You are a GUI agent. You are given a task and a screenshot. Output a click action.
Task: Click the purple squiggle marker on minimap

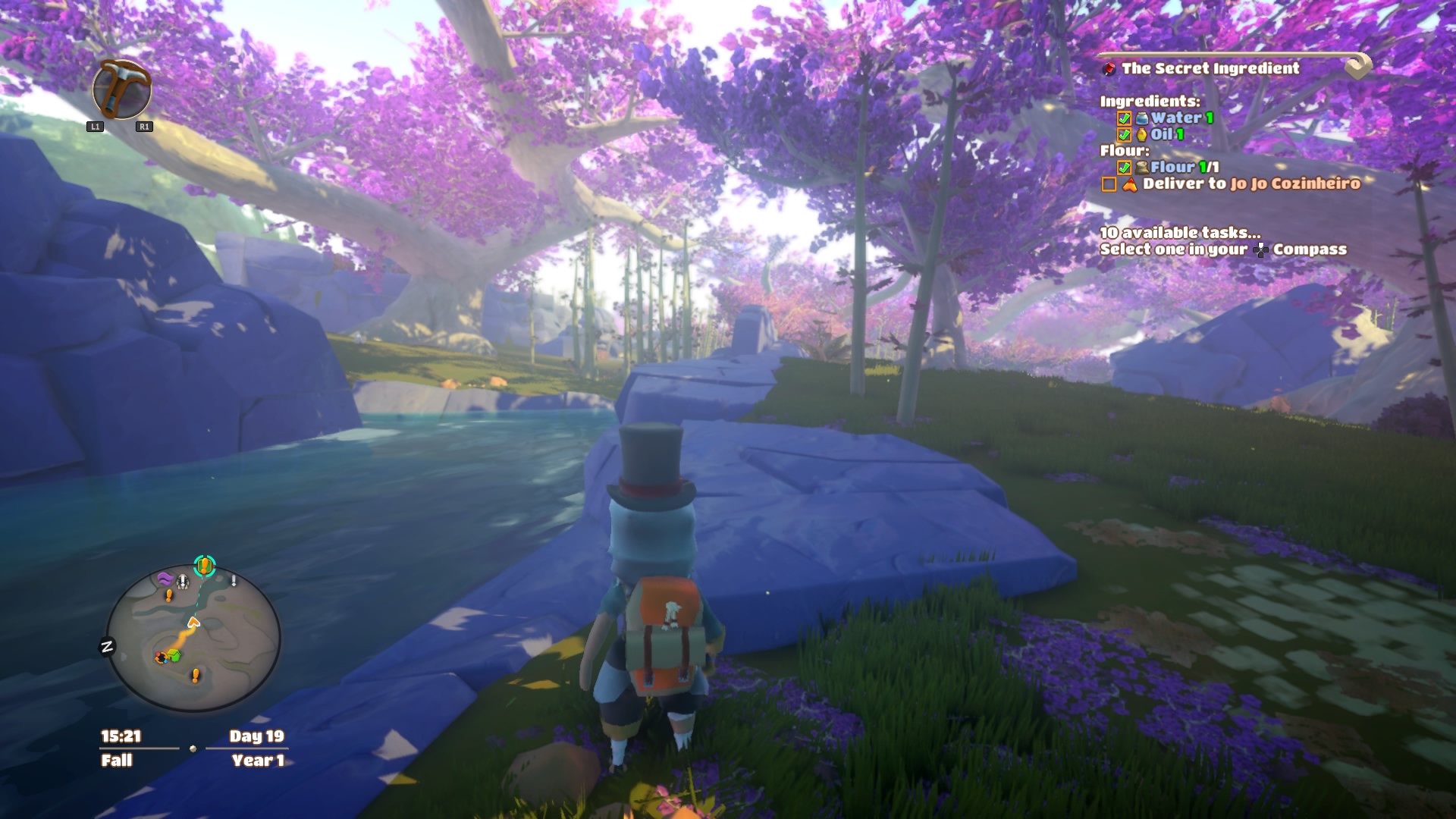click(x=165, y=579)
